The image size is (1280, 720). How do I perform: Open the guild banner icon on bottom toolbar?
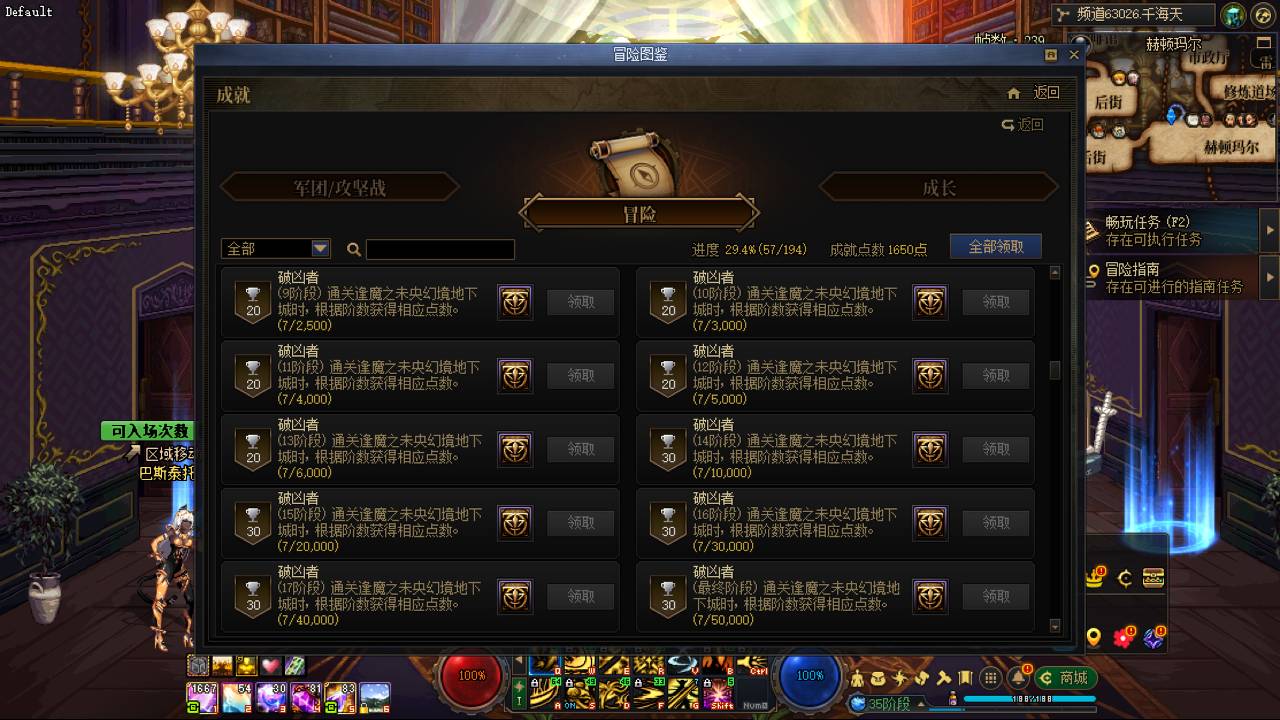pos(965,678)
